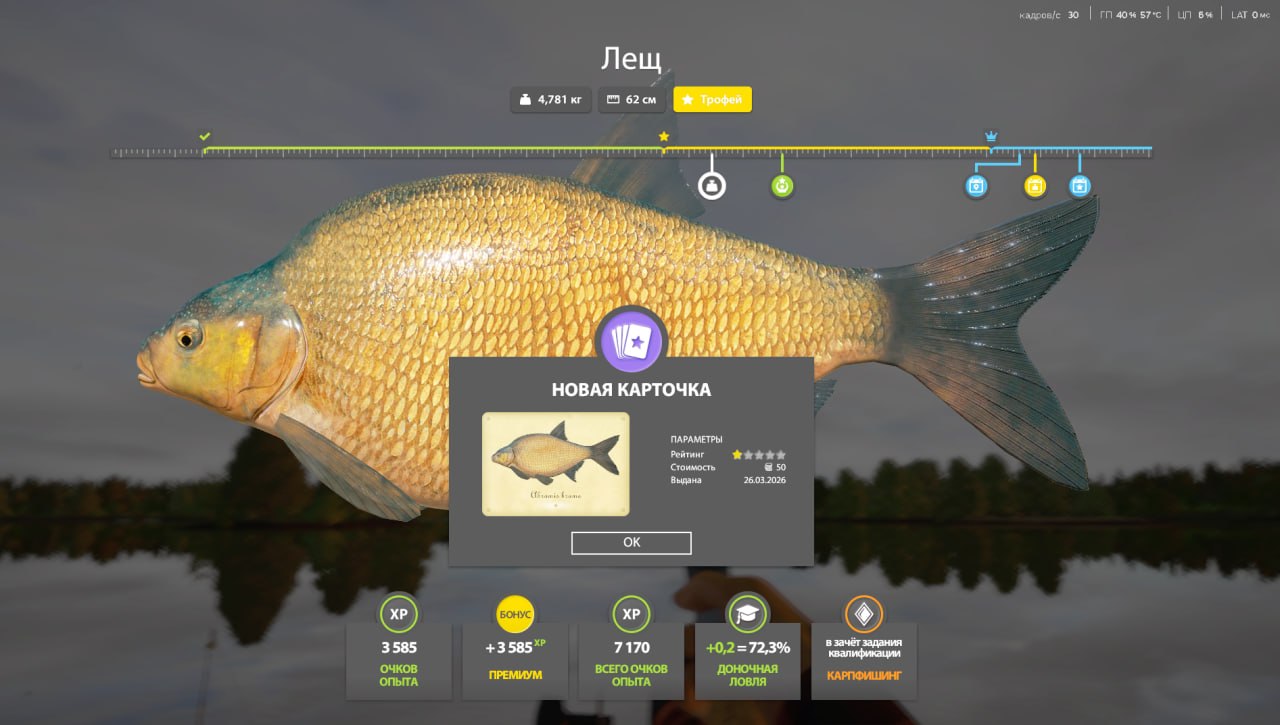This screenshot has height=725, width=1280.
Task: Select the yellow calendar marker on the scale
Action: coord(1035,186)
